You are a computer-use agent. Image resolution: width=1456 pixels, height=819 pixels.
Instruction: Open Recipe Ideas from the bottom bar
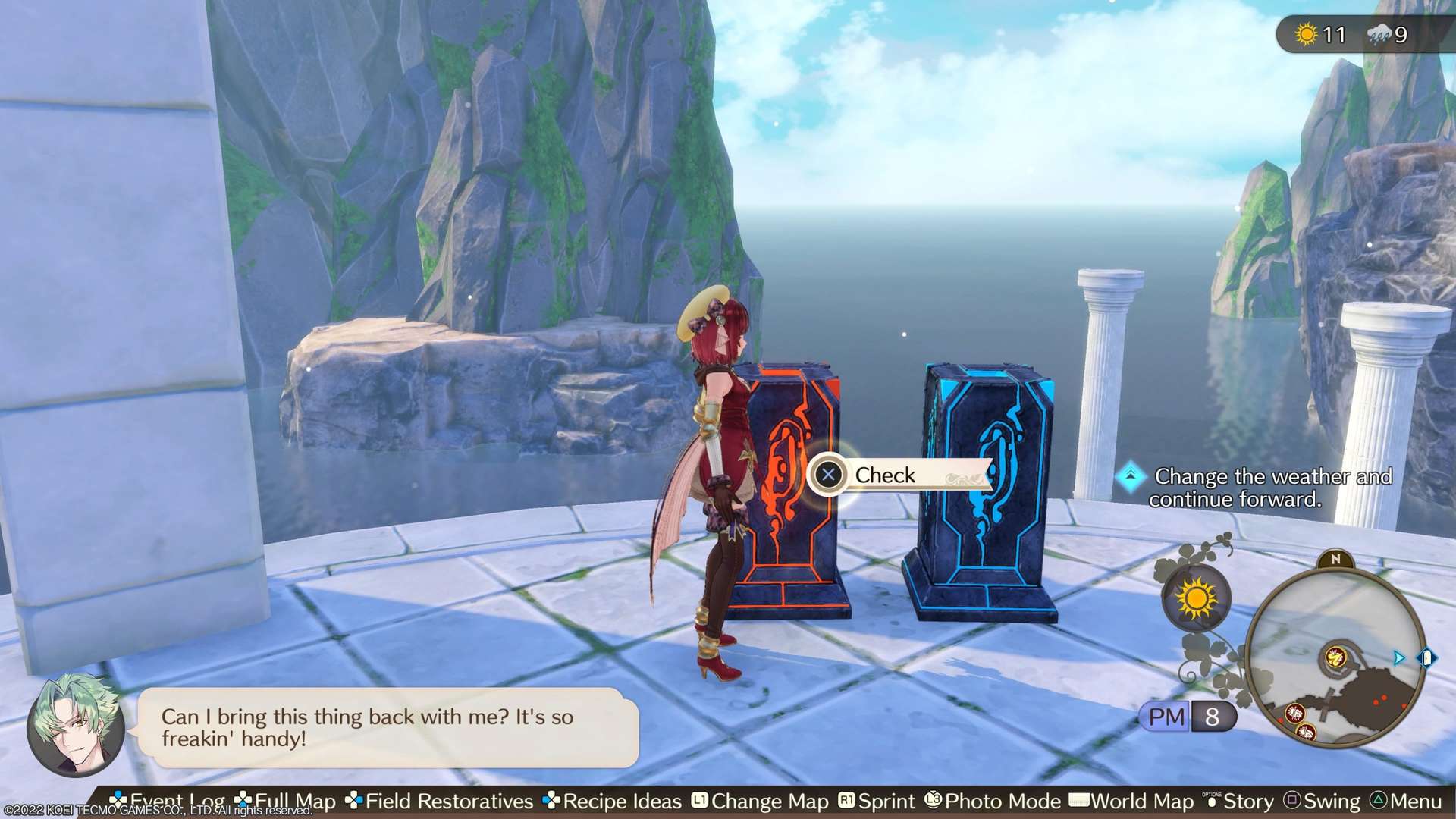613,802
